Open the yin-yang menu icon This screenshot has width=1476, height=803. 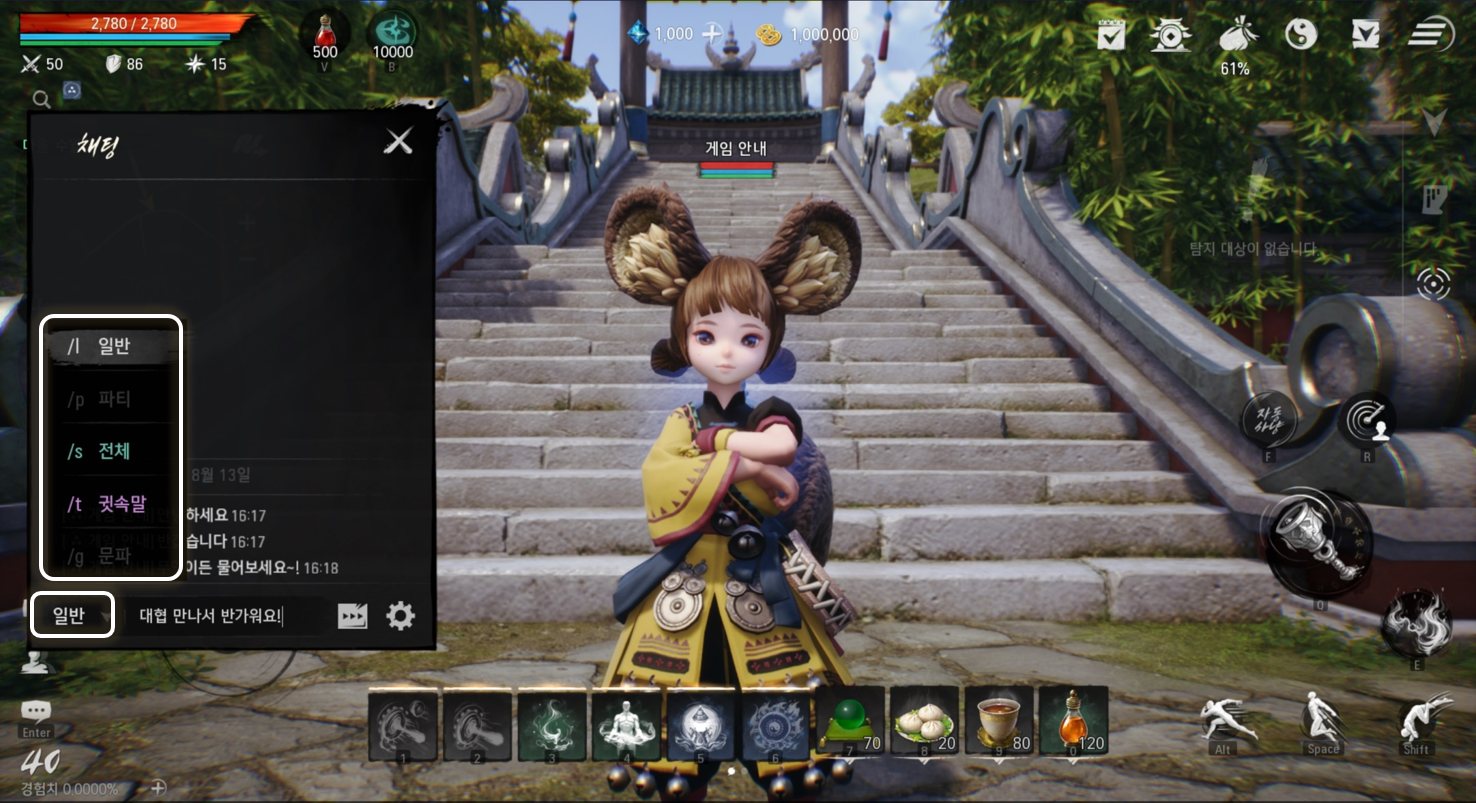(1300, 36)
